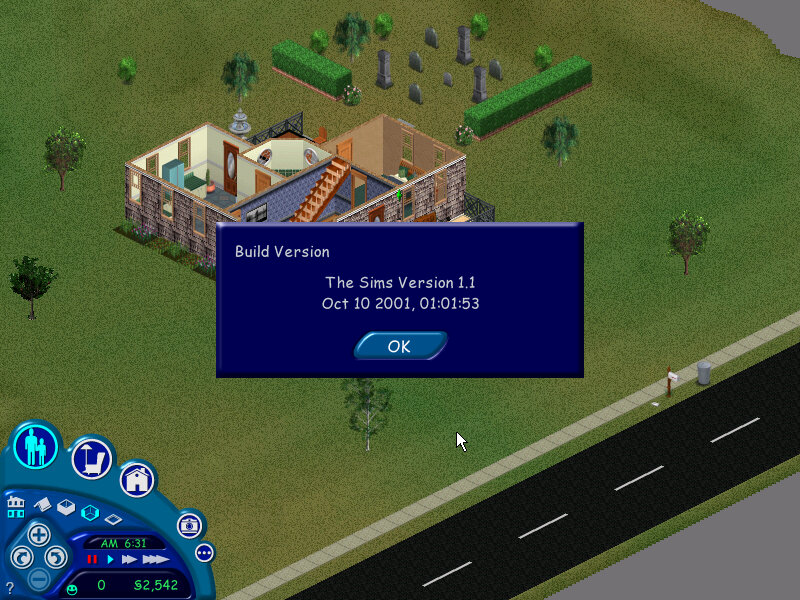This screenshot has height=600, width=800.
Task: Set game speed to normal play
Action: (x=111, y=559)
